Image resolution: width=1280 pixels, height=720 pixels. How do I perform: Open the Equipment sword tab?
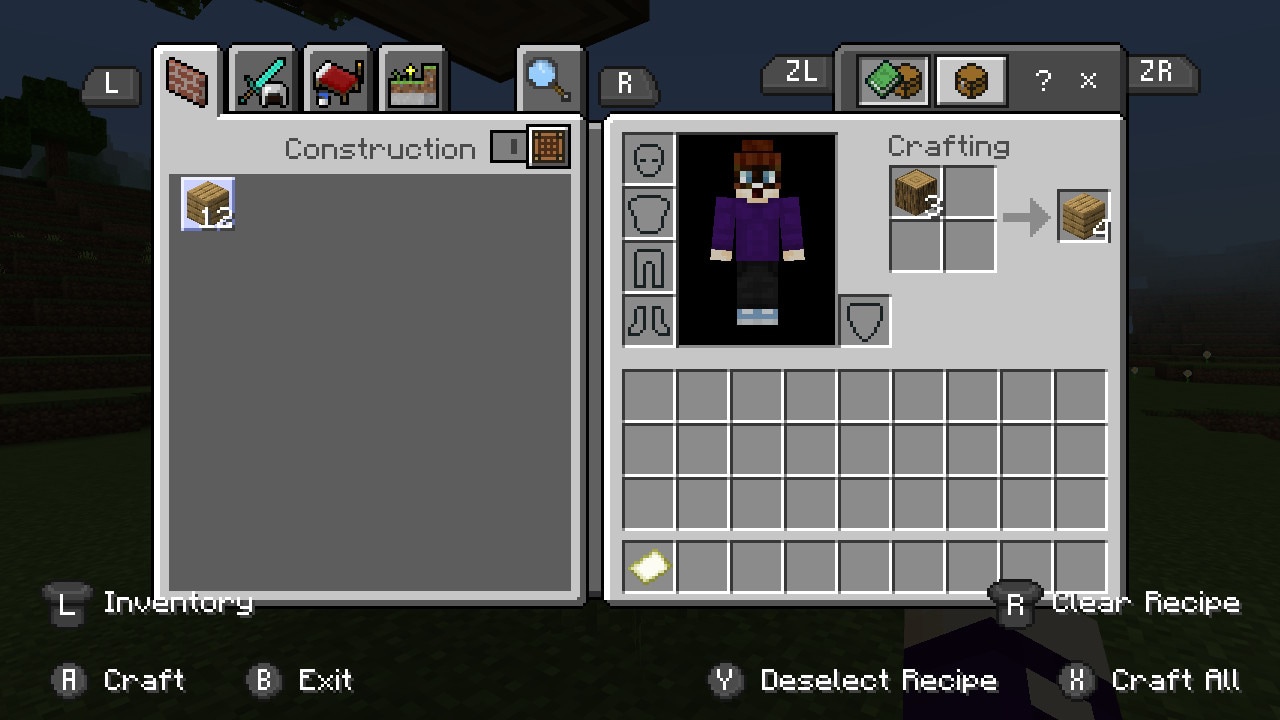pos(263,81)
